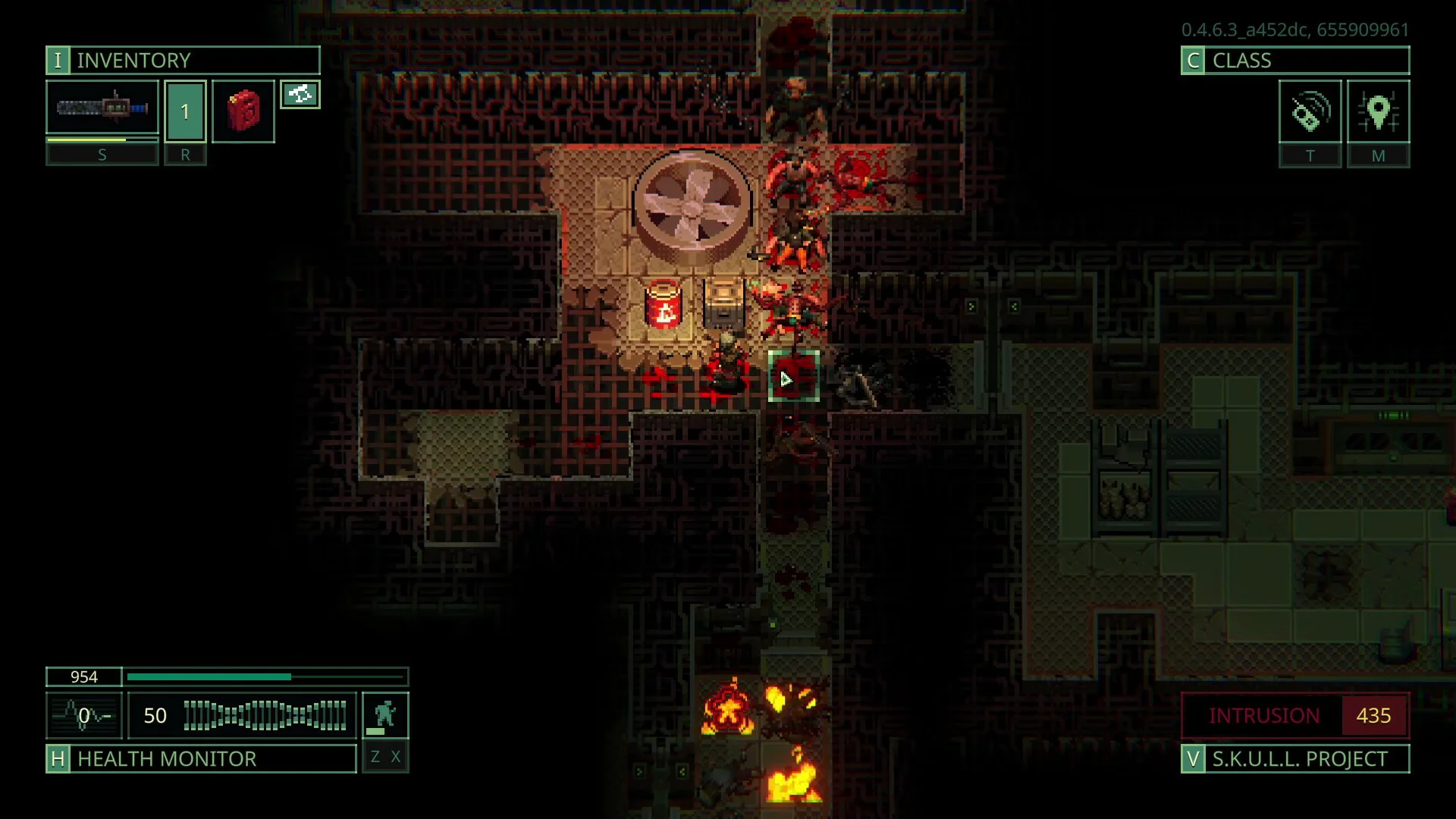Viewport: 1456px width, 819px height.
Task: Click the green slot showing number 1
Action: tap(185, 111)
